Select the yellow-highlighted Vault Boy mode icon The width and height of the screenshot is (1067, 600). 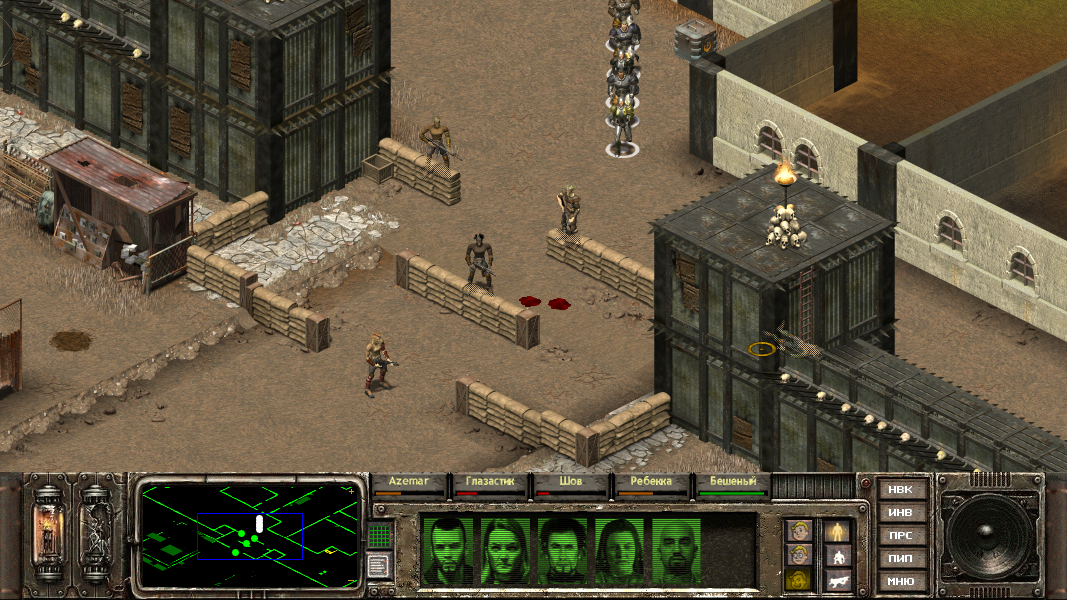797,580
